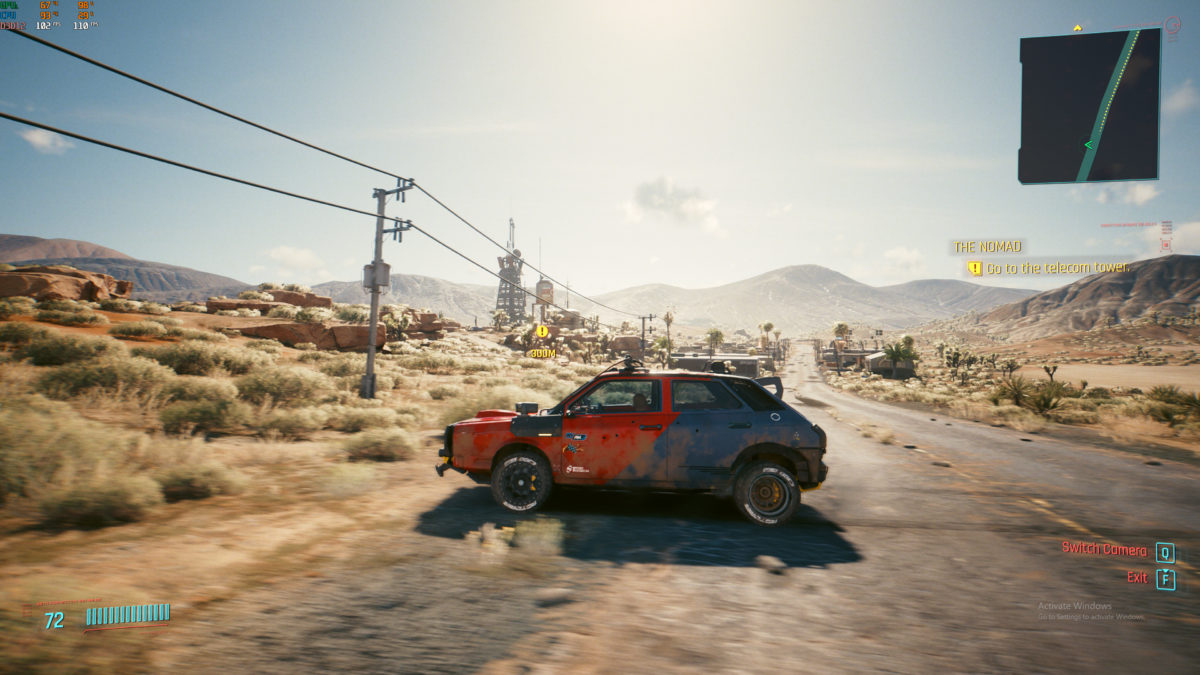Click the Switch Camera prompt label
The height and width of the screenshot is (675, 1200).
point(1104,549)
